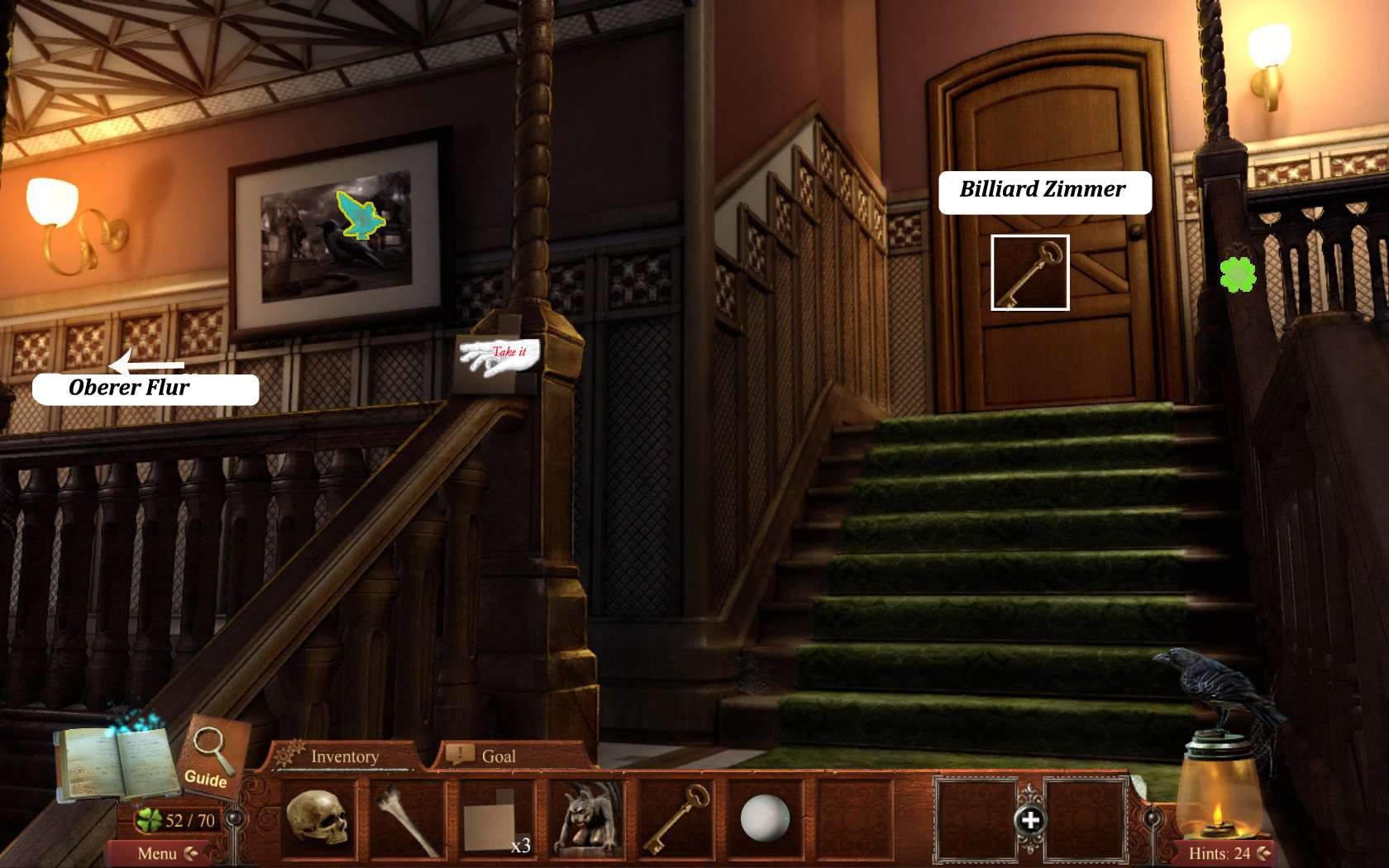Screen dimensions: 1389x868
Task: Click the Billiard Zimmer label
Action: tap(1044, 192)
